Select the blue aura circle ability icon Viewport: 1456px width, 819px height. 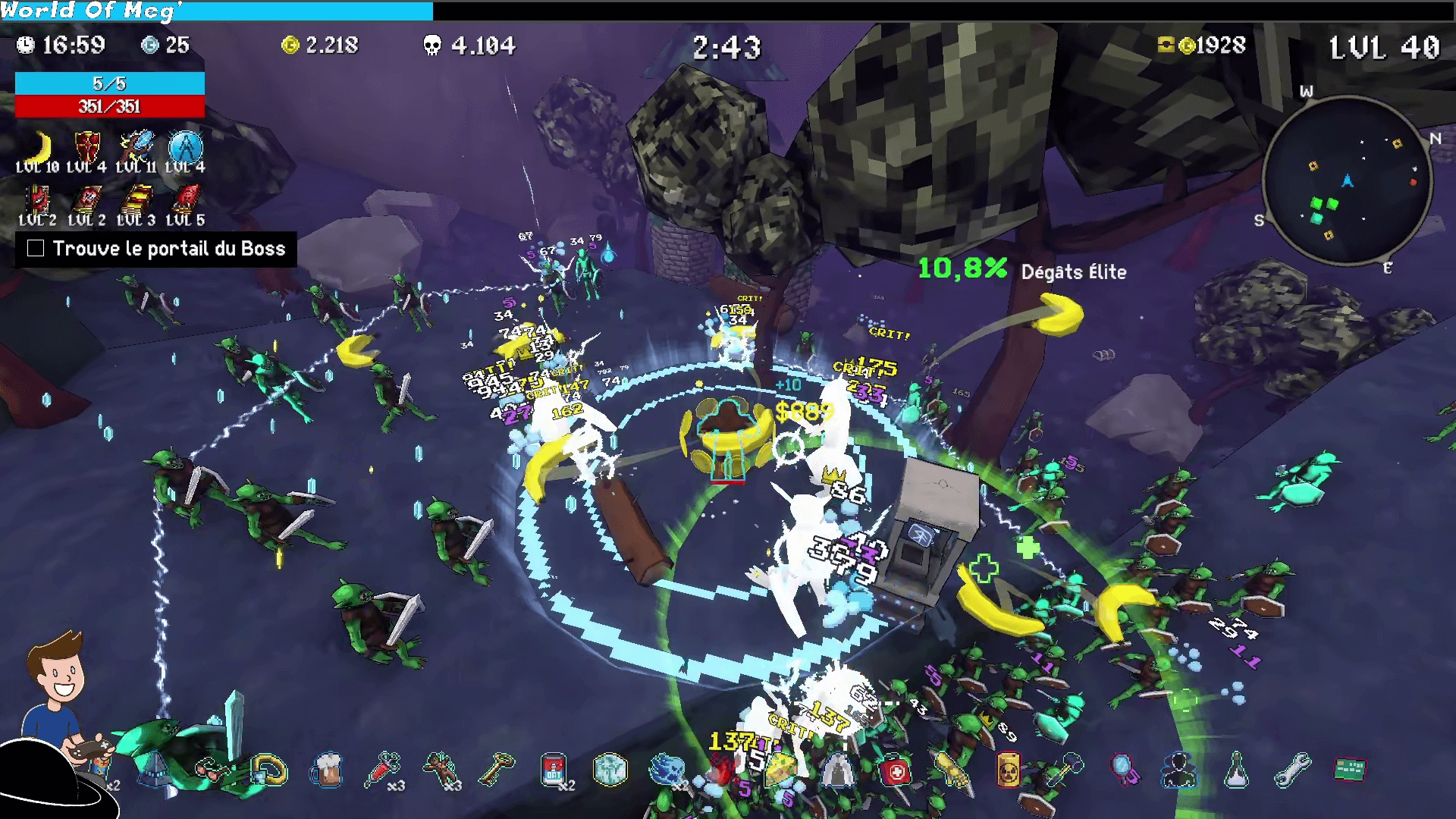186,147
